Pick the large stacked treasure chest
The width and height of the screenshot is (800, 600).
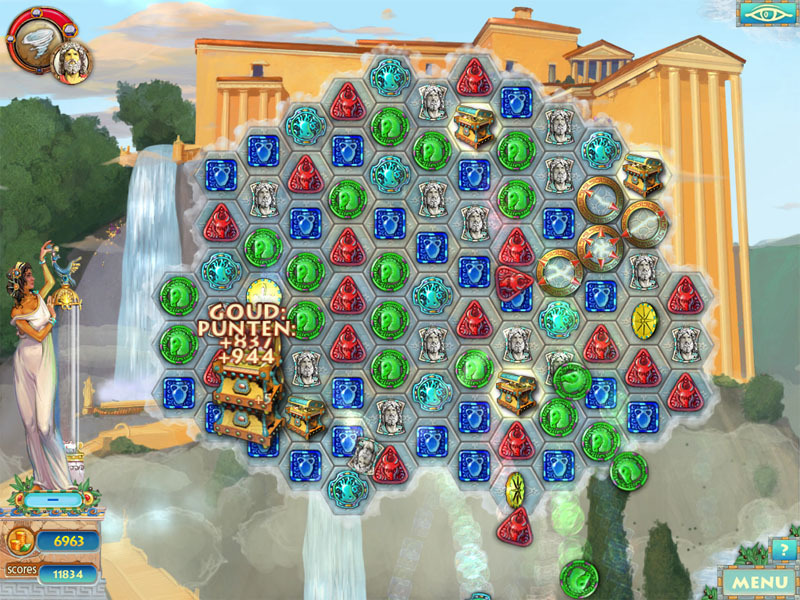coord(243,397)
